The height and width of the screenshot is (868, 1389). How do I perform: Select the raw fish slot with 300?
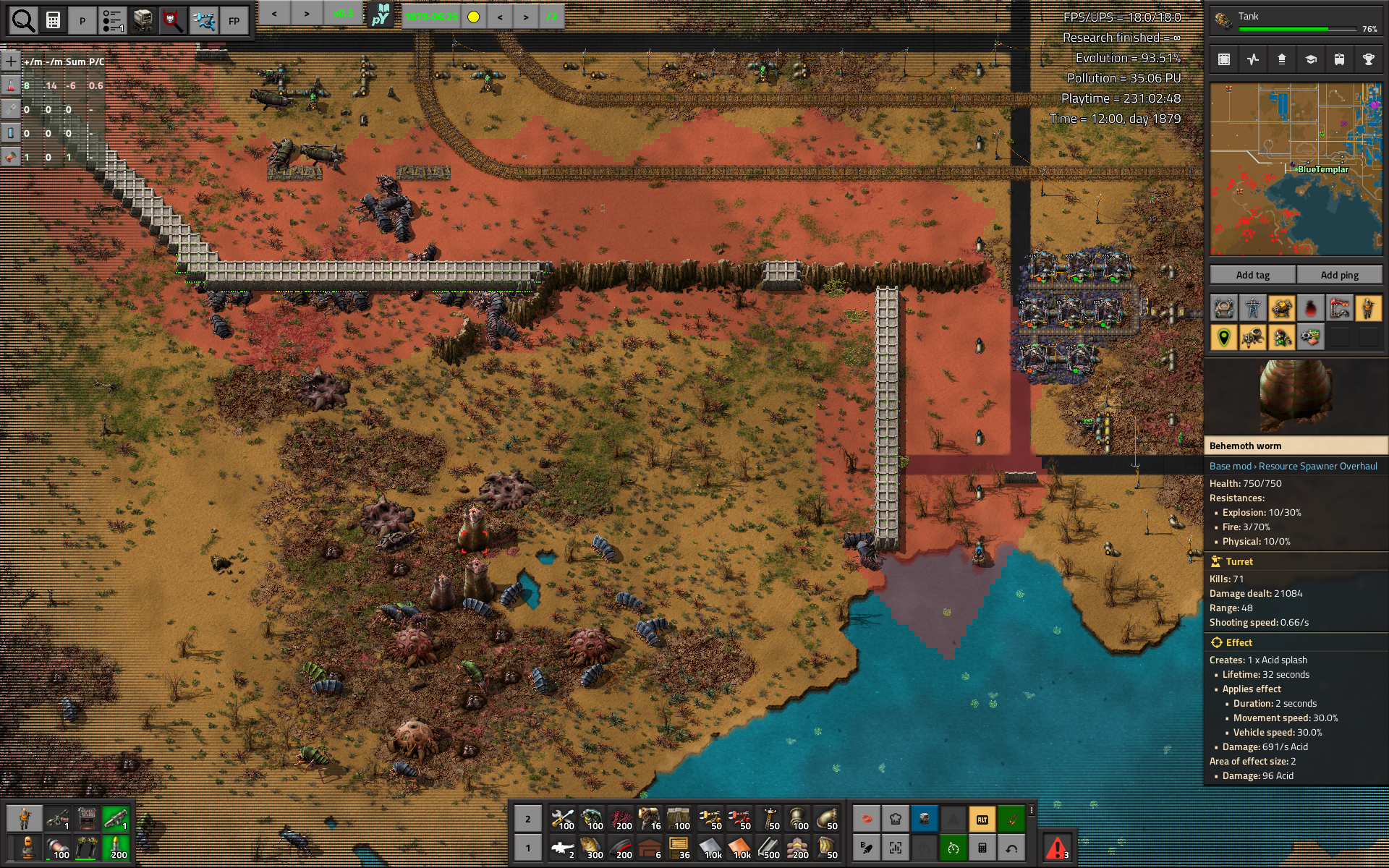point(592,848)
